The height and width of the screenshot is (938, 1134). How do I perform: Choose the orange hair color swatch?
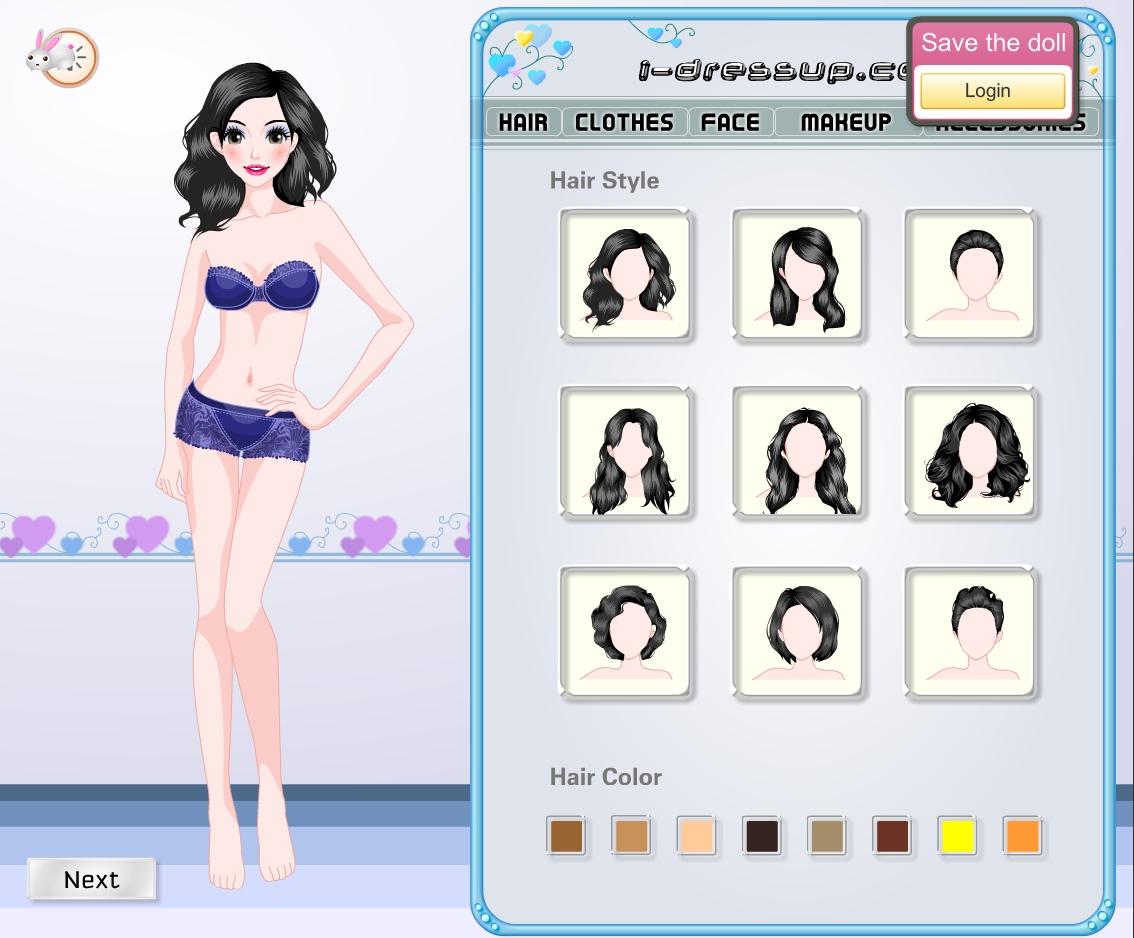click(x=1022, y=835)
